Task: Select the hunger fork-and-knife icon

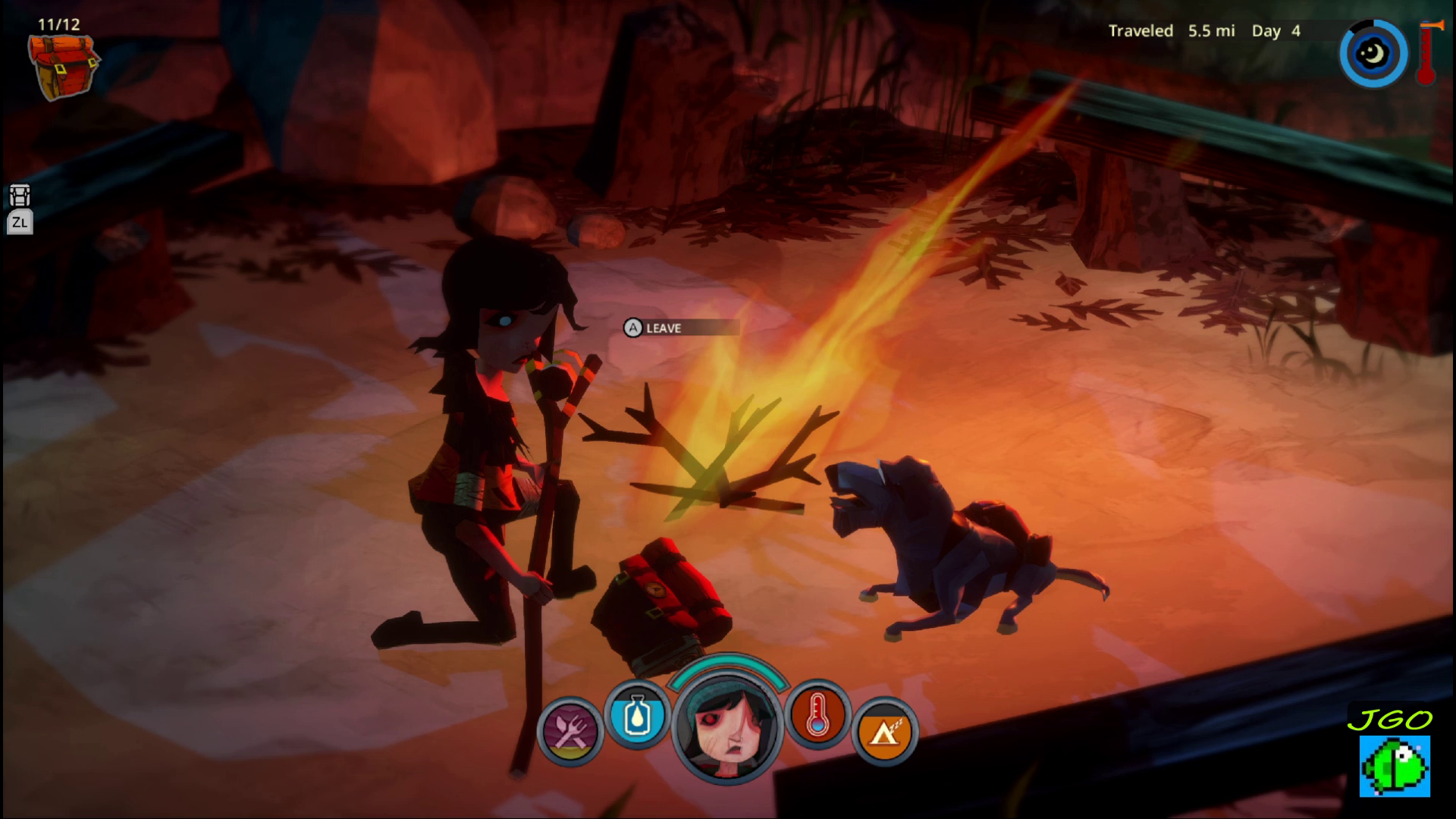Action: [x=570, y=731]
